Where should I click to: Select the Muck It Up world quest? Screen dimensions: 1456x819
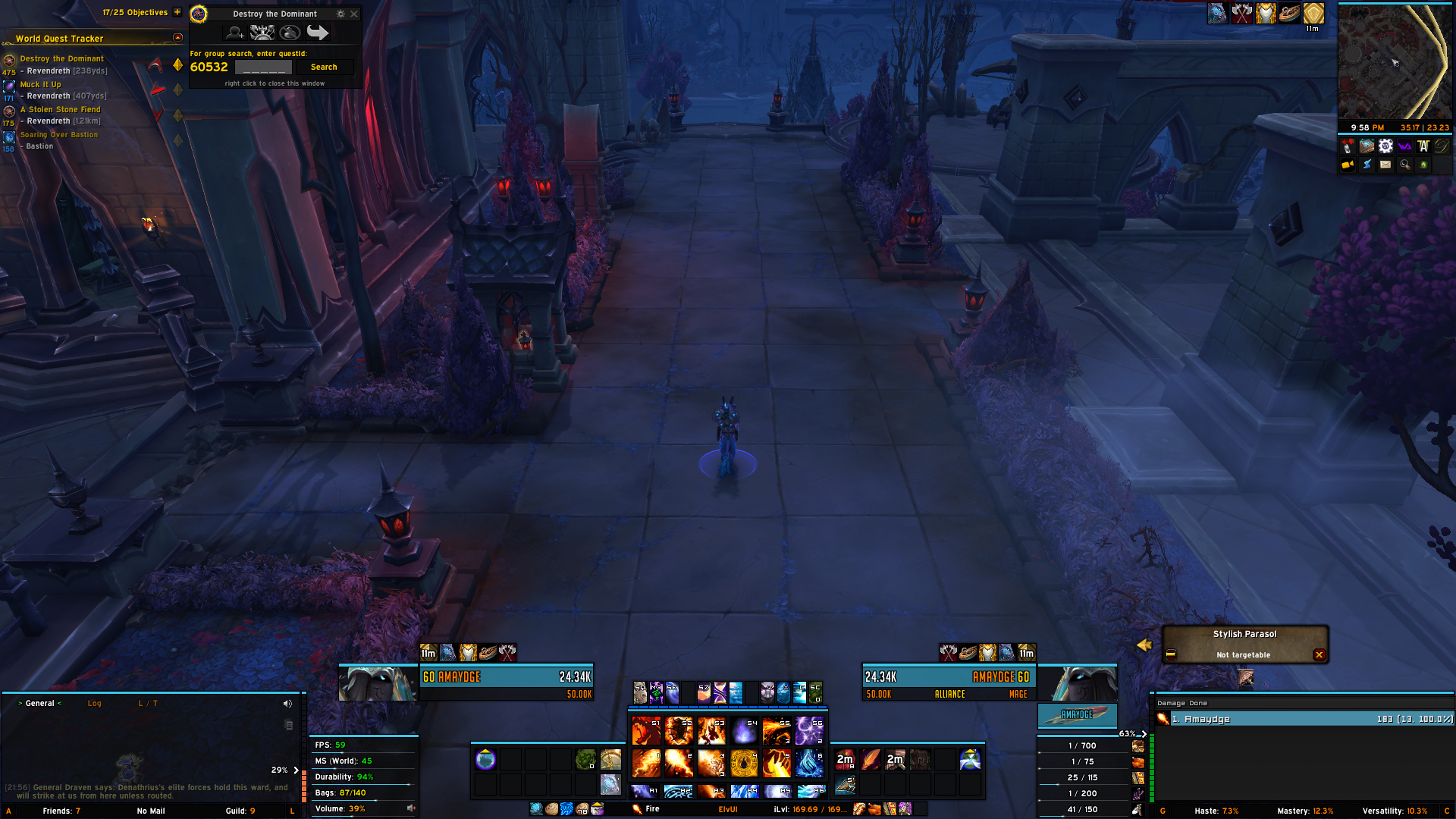click(40, 85)
